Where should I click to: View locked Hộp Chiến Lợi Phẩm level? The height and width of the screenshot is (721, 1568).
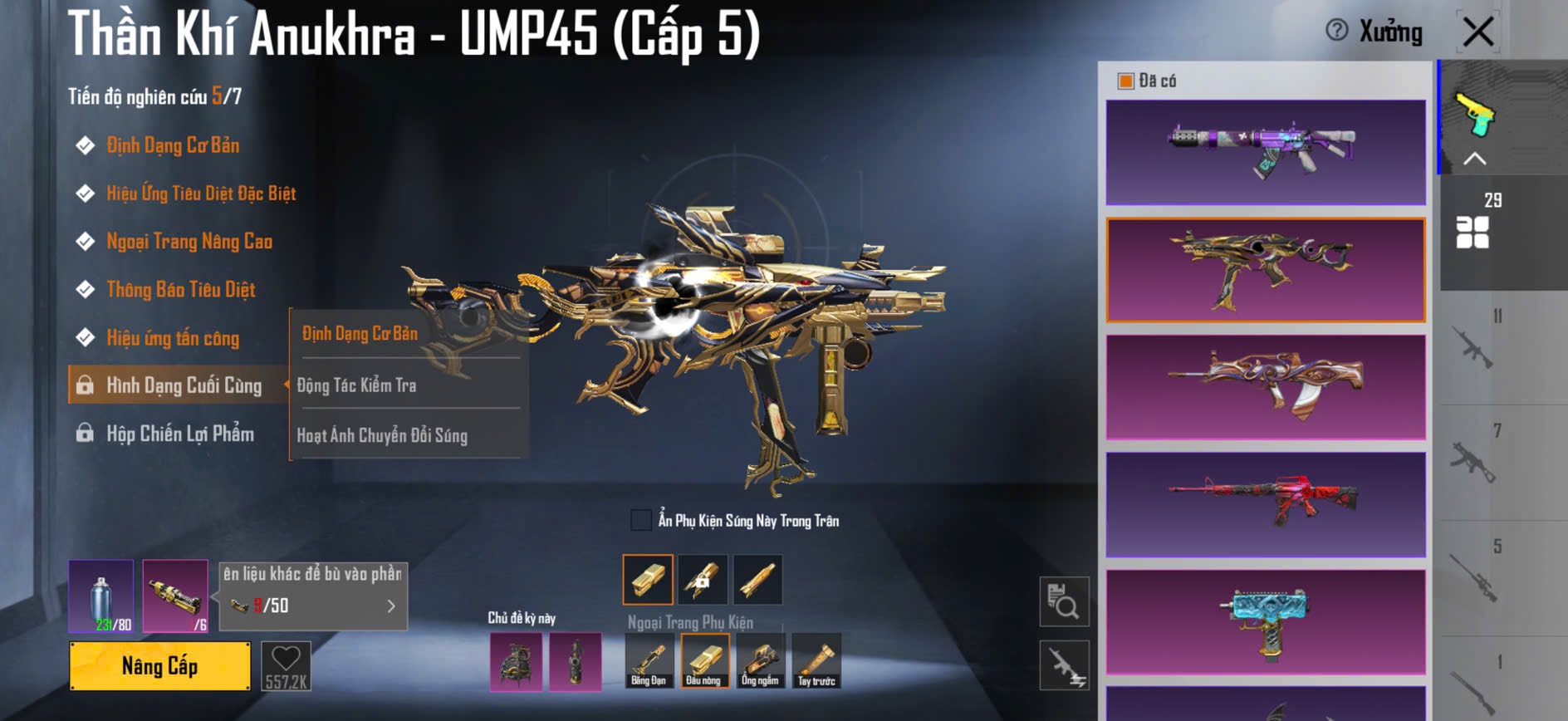click(179, 434)
